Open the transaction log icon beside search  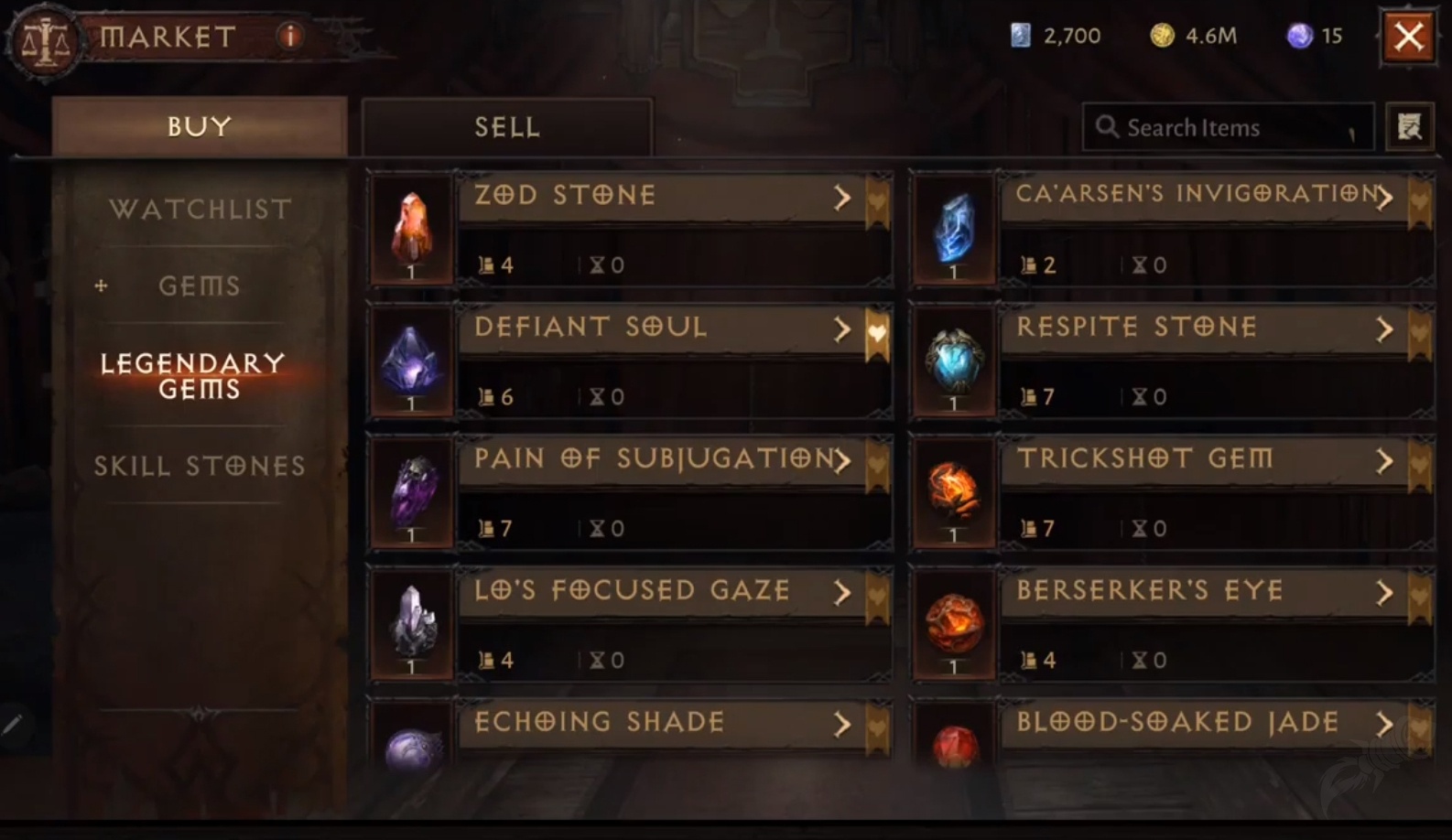[1409, 127]
